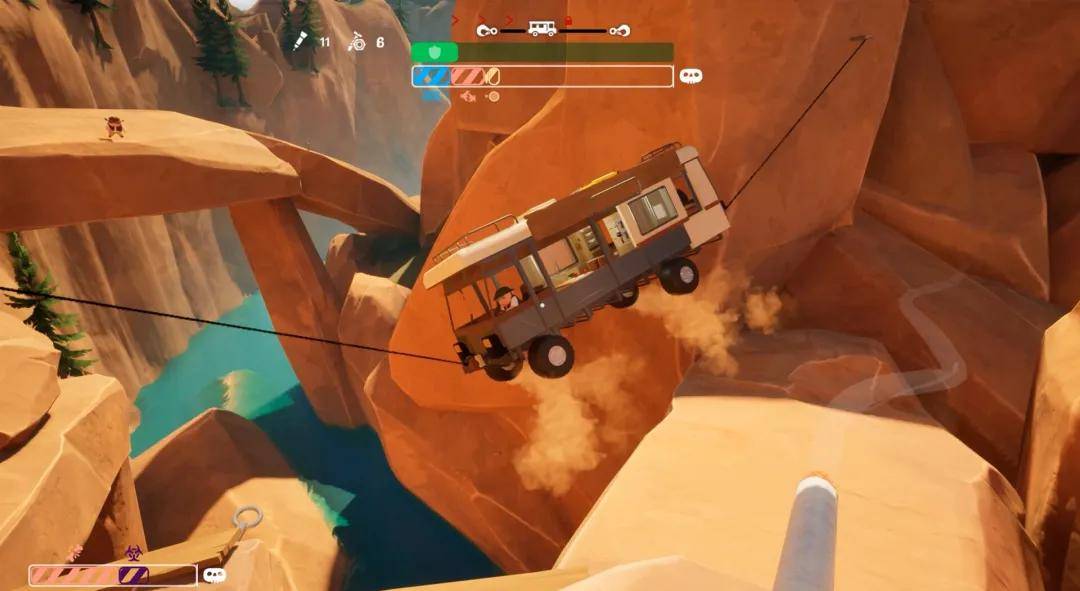Click the right winch hook icon
This screenshot has height=591, width=1080.
click(620, 30)
